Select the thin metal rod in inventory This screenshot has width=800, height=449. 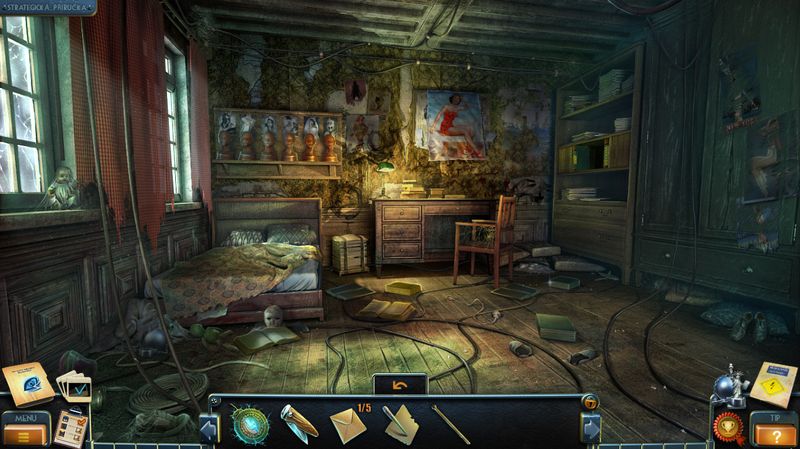tap(450, 423)
